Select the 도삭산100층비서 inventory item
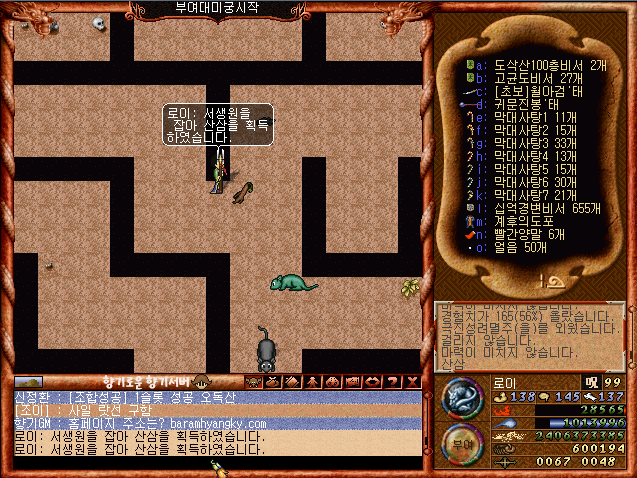637x478 pixels. [x=530, y=62]
